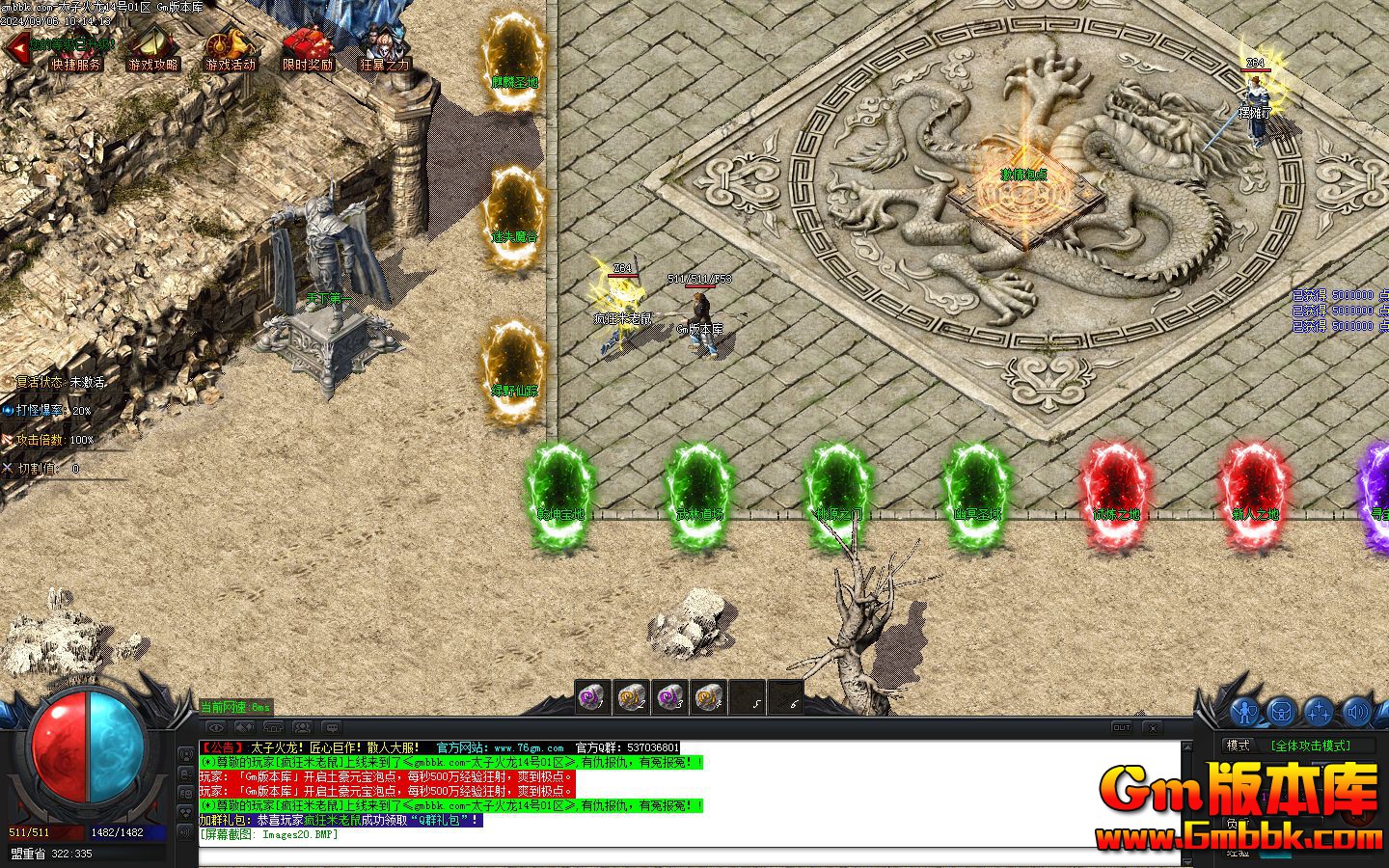Collapse the top menu with the red arrow
Viewport: 1389px width, 868px height.
point(16,45)
